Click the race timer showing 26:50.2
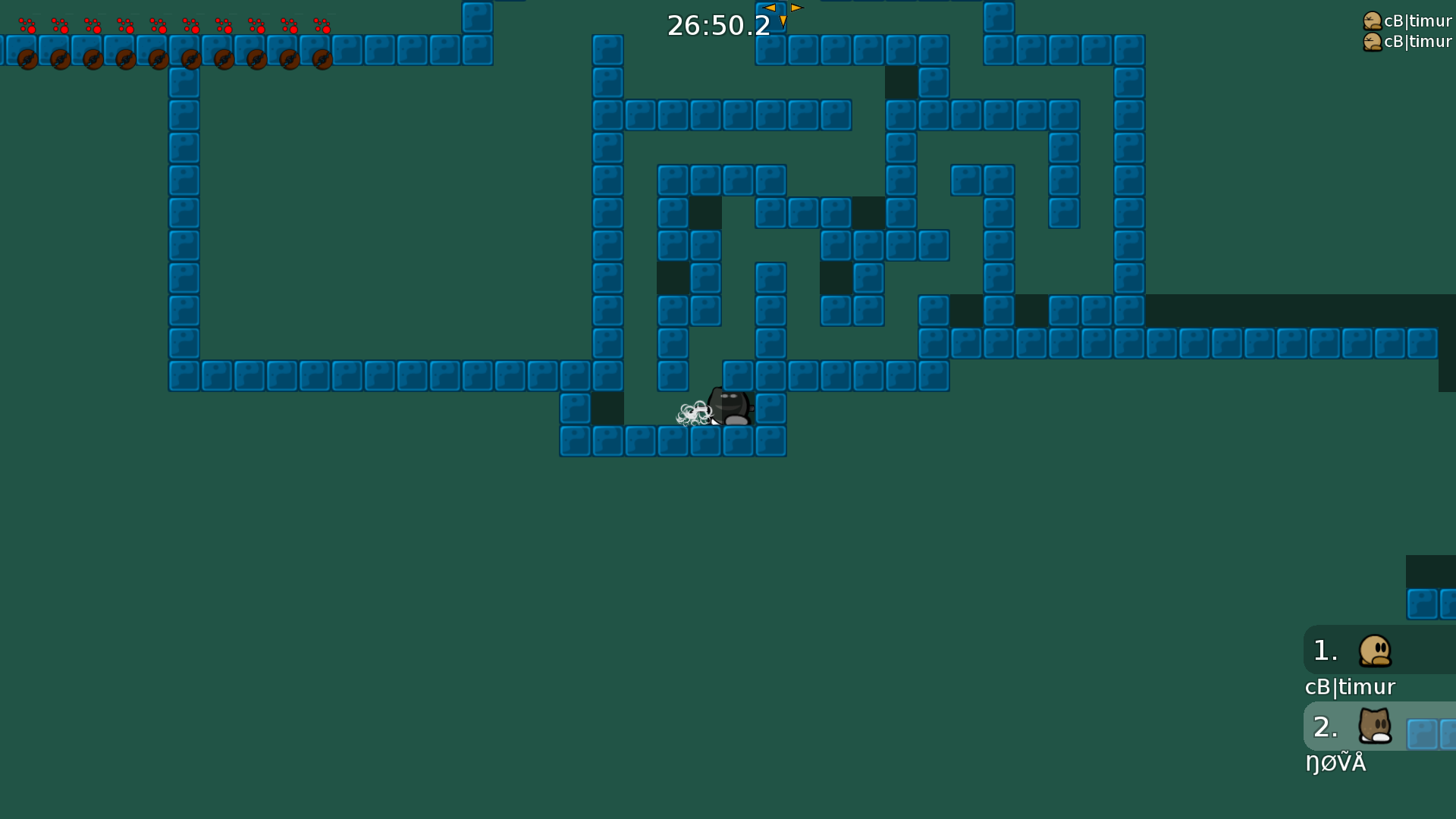This screenshot has width=1456, height=819. click(x=717, y=25)
